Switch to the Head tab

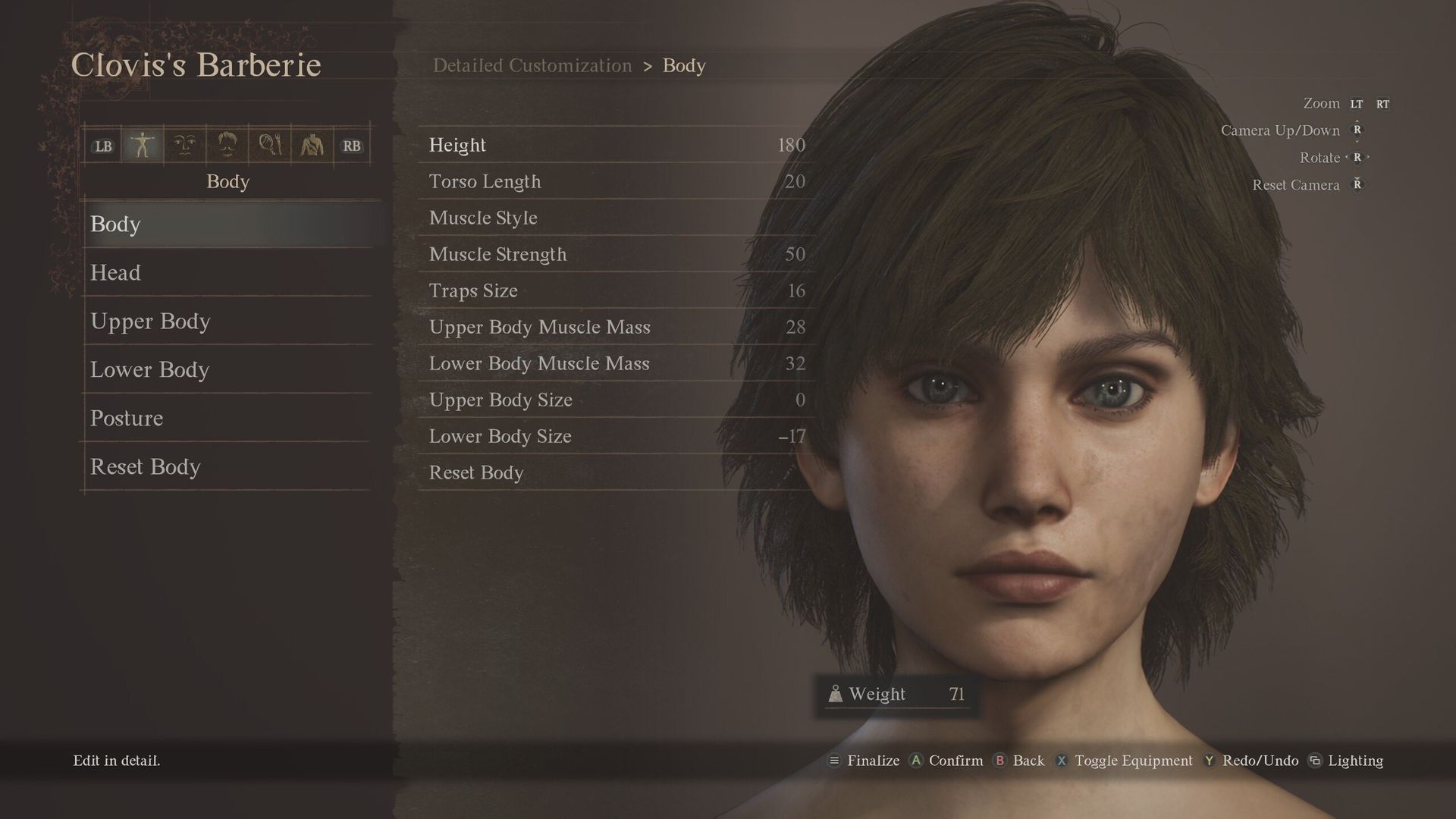pyautogui.click(x=115, y=273)
